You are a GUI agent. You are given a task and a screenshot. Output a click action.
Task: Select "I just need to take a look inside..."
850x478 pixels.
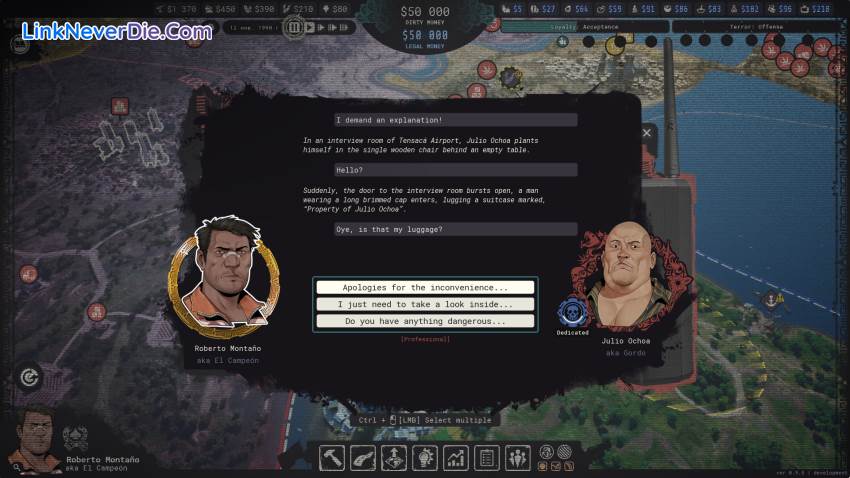tap(425, 304)
